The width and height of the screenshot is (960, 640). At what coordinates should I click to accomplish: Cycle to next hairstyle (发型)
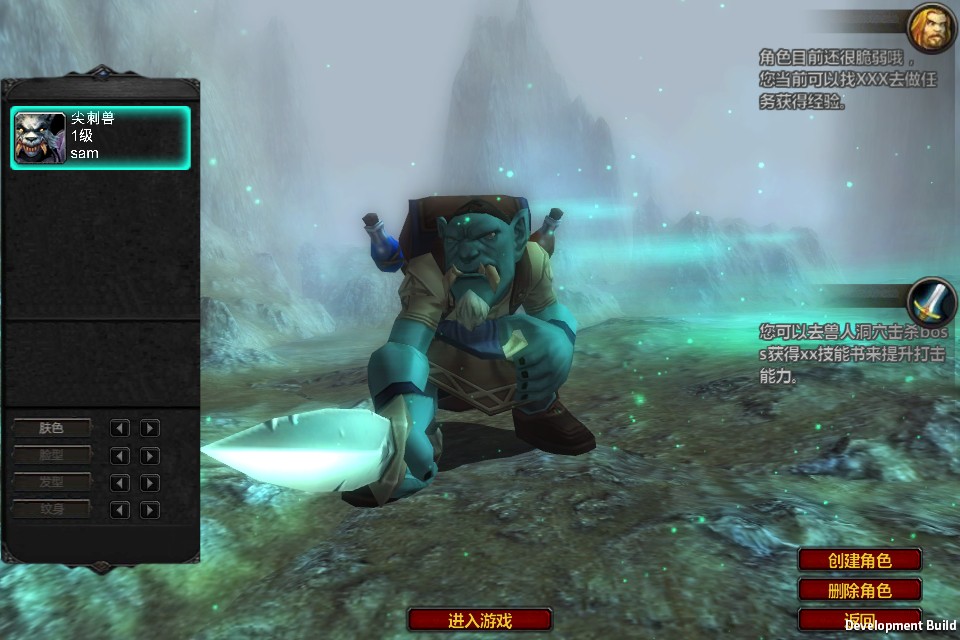[150, 483]
